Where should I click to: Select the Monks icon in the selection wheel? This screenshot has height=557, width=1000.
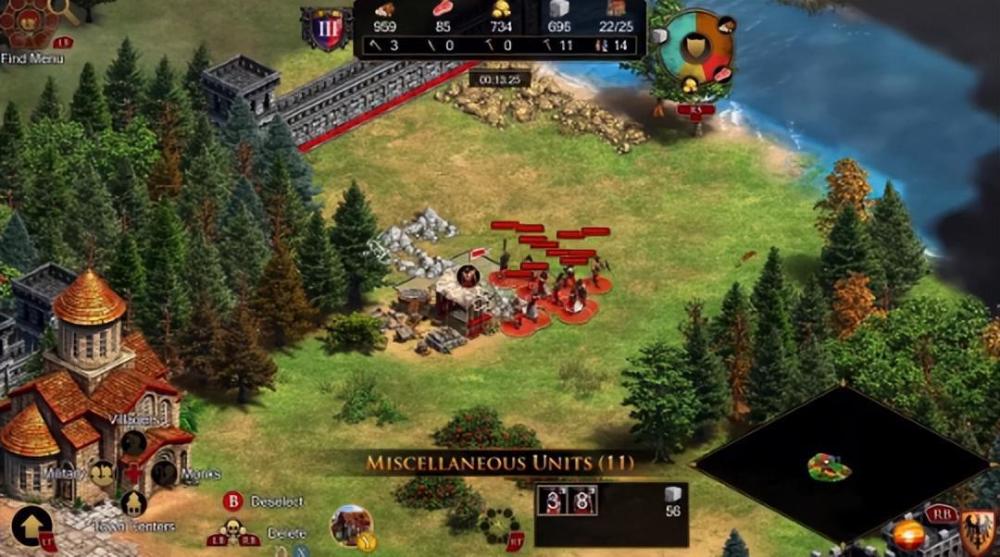click(x=165, y=474)
